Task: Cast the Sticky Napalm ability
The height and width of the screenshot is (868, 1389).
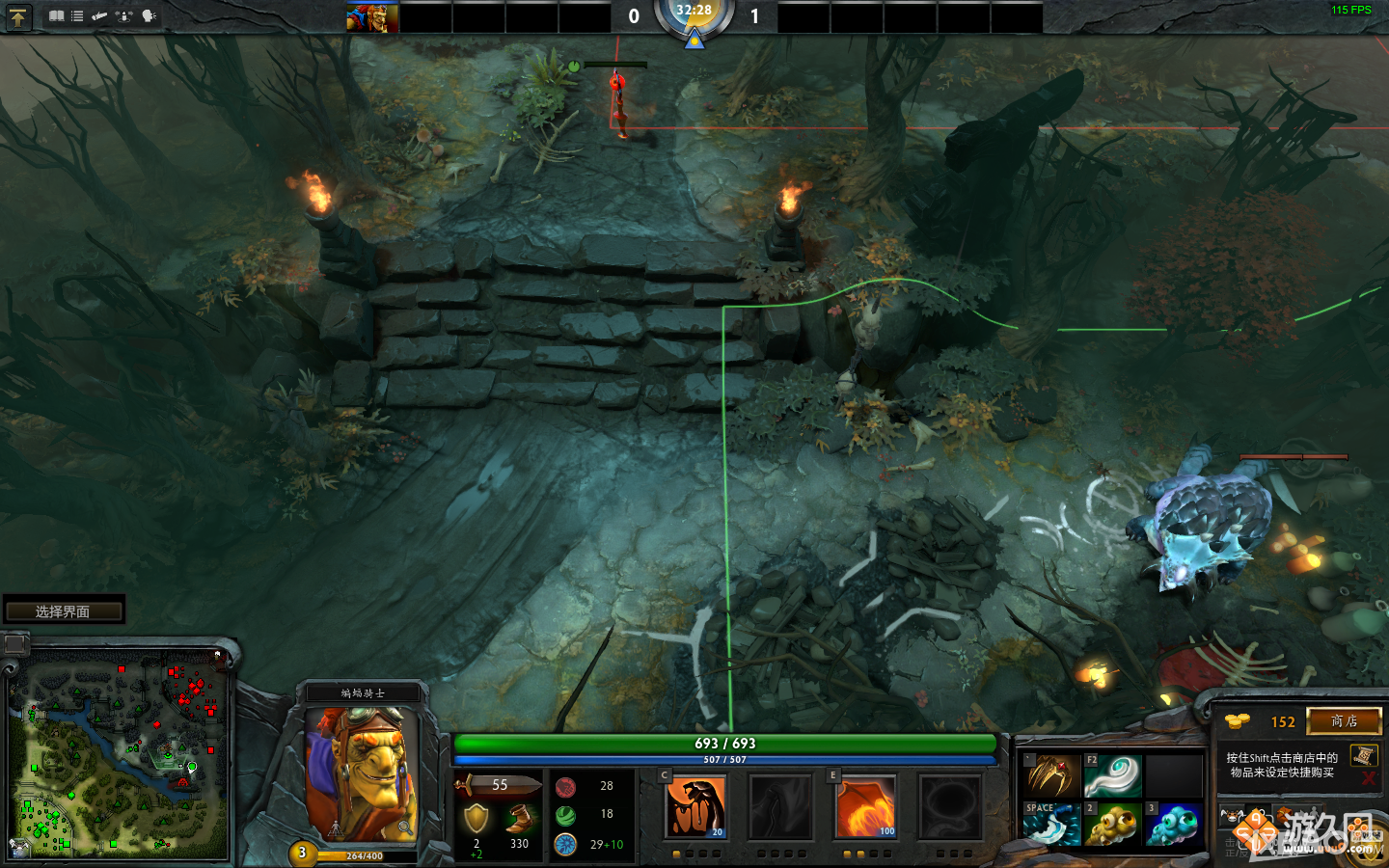Action: (696, 805)
